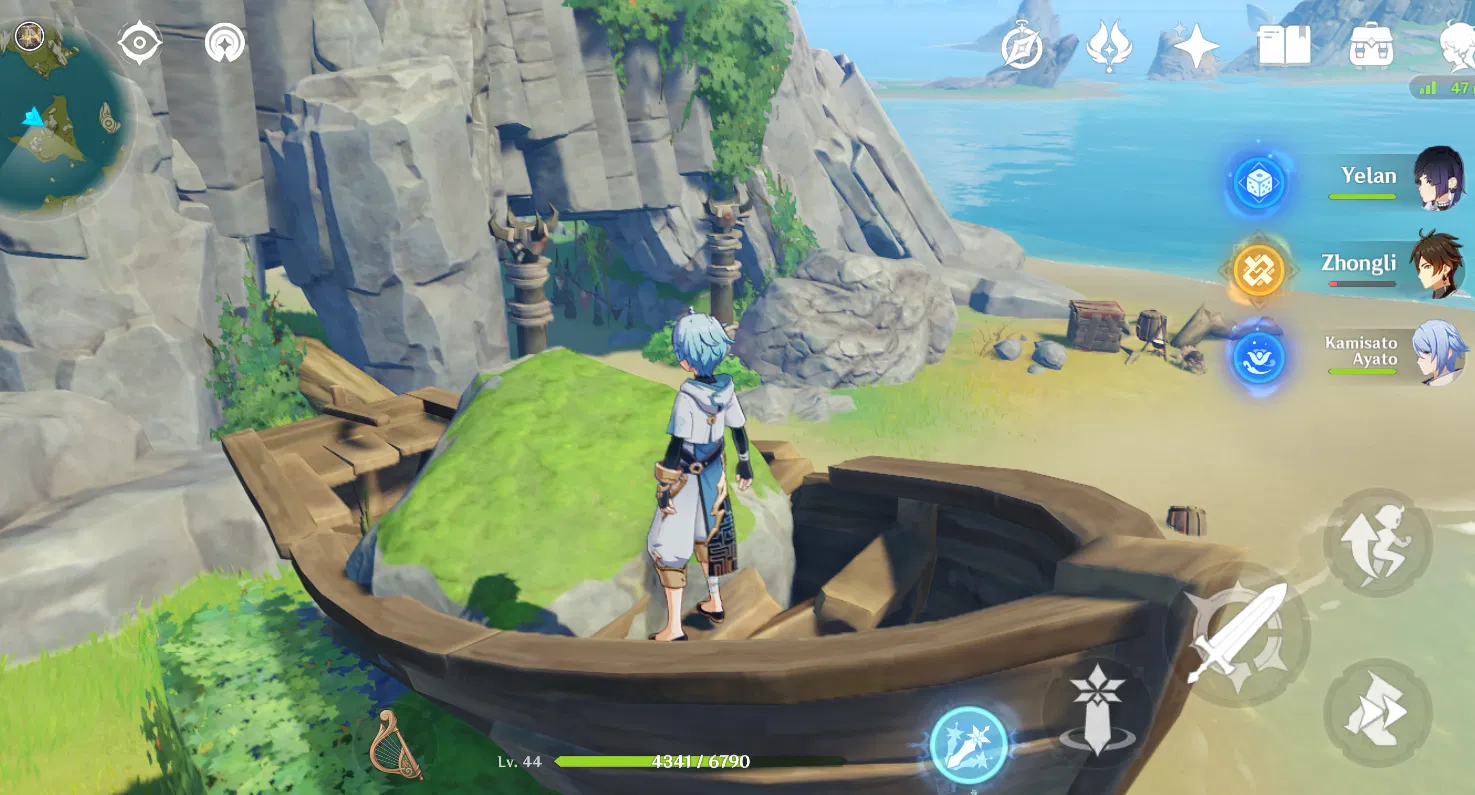Open the co-op mode icon beside the eye
1475x795 pixels.
[227, 44]
